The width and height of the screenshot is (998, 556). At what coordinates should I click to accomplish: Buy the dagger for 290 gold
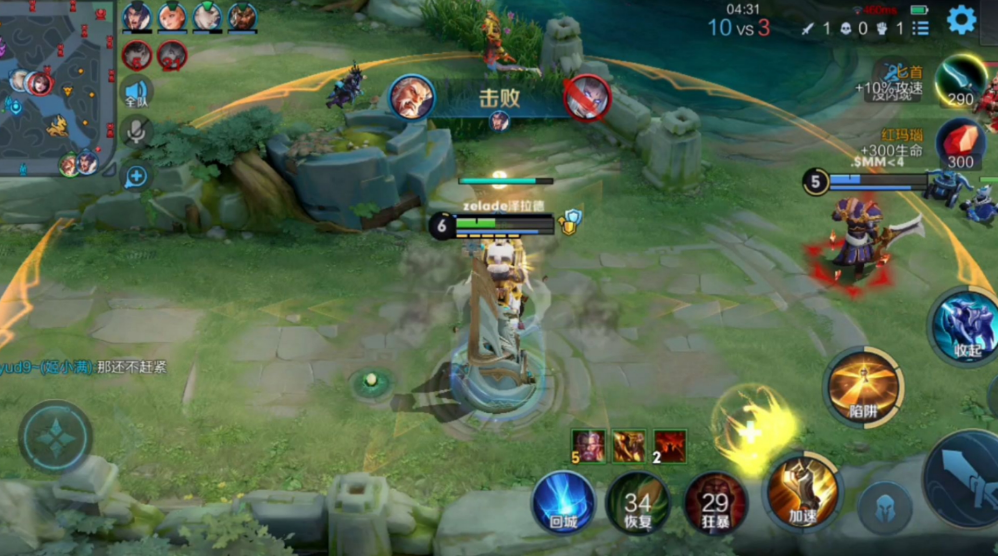click(x=961, y=81)
